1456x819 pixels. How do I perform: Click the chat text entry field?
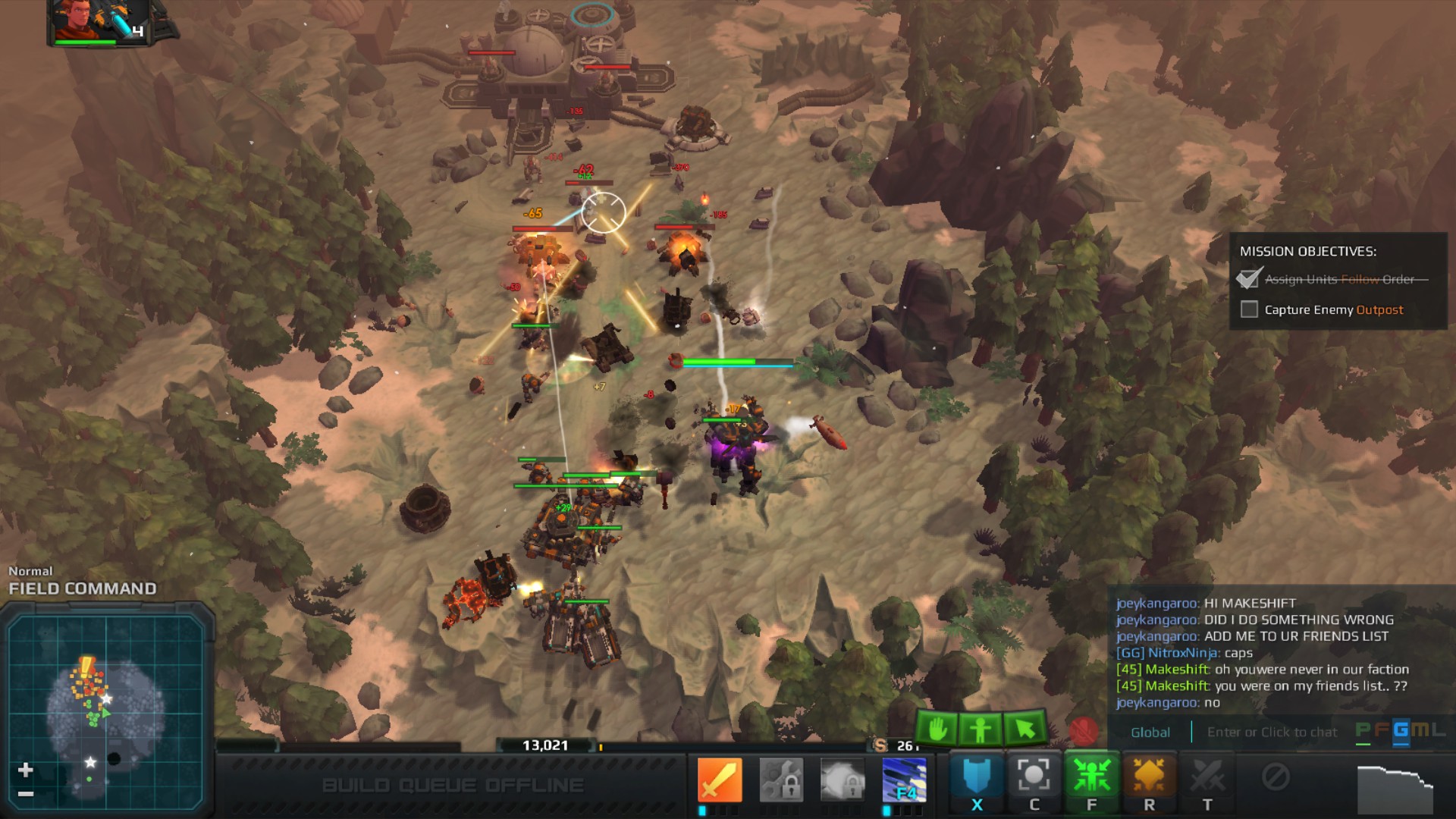[x=1272, y=732]
